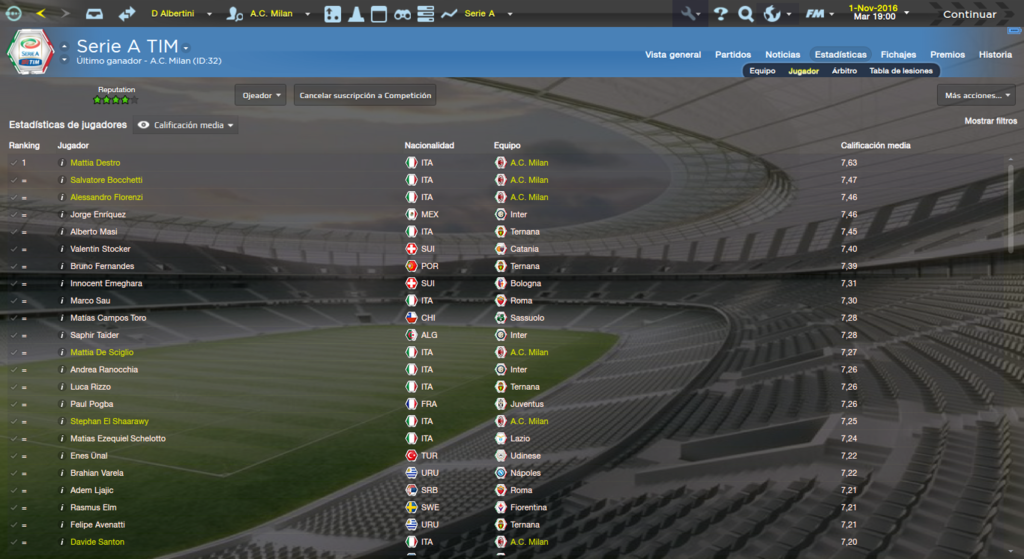Switch to the Equipo sub-tab

pyautogui.click(x=762, y=71)
